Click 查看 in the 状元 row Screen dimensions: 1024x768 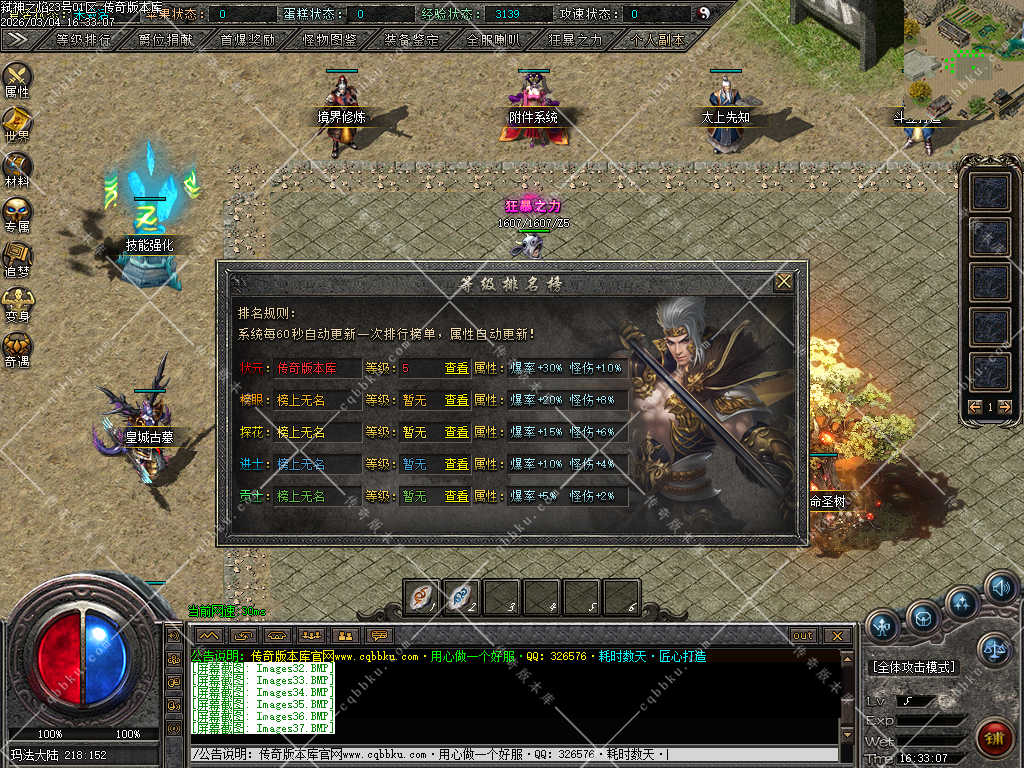(x=456, y=368)
